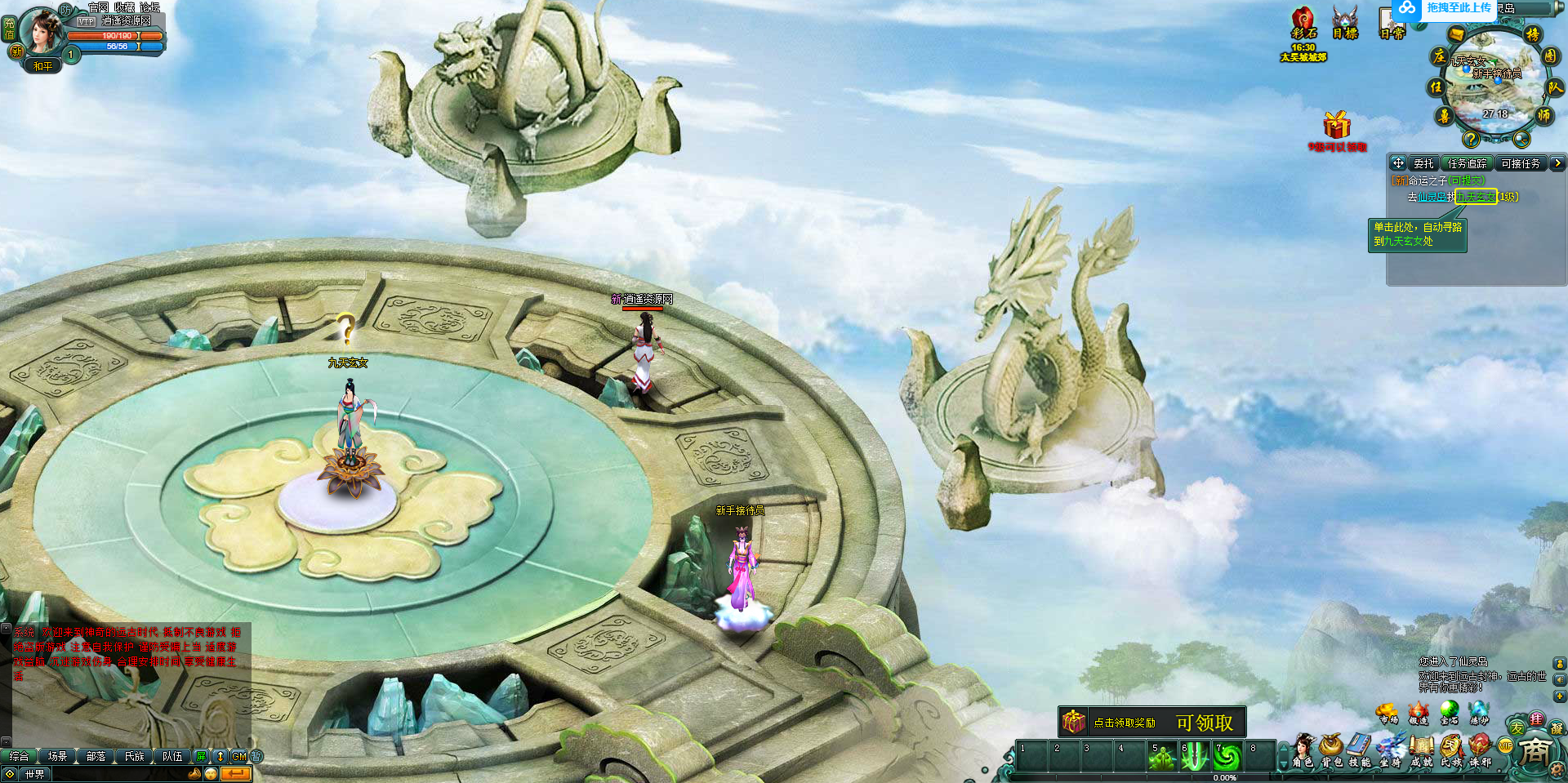This screenshot has width=1568, height=783.
Task: Open the 角色 character panel
Action: [x=1303, y=747]
